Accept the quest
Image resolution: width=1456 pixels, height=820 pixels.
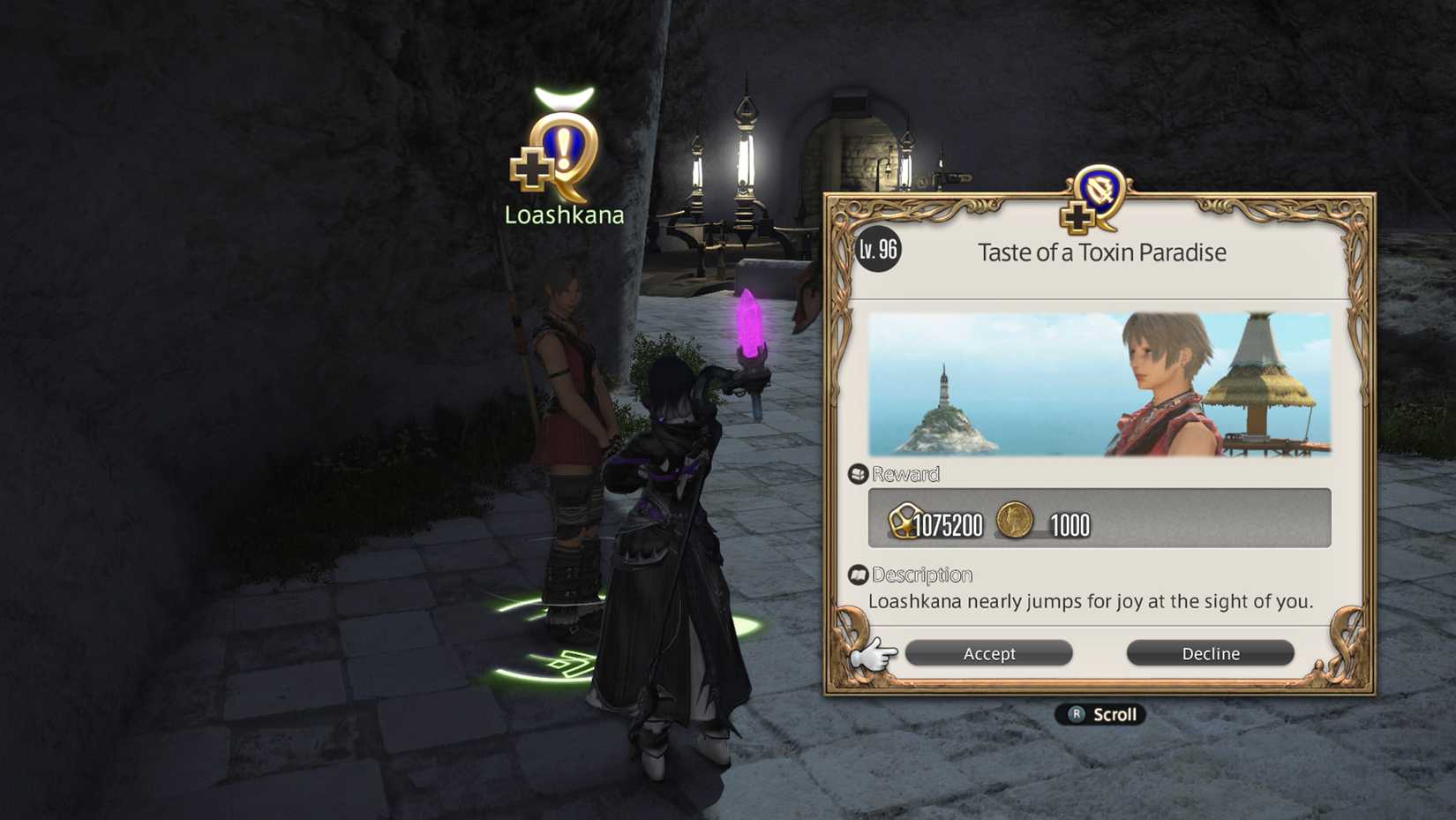pyautogui.click(x=988, y=653)
